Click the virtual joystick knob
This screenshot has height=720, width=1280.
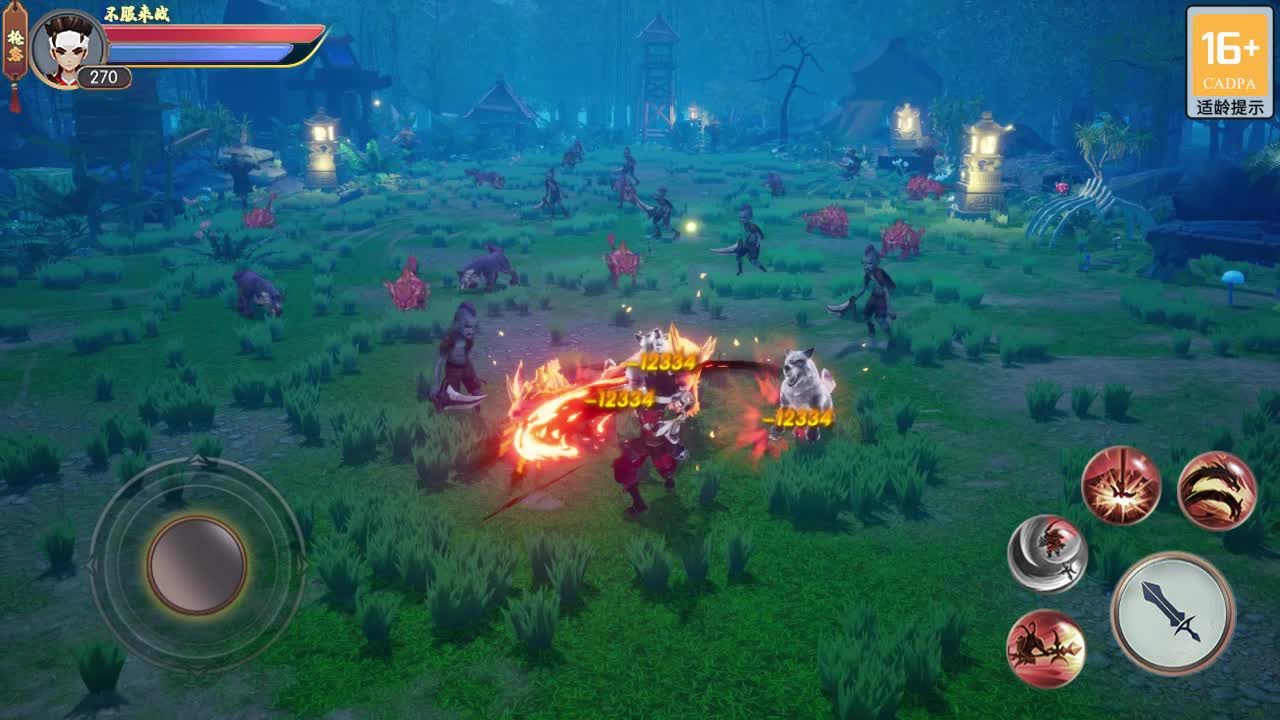click(x=197, y=565)
